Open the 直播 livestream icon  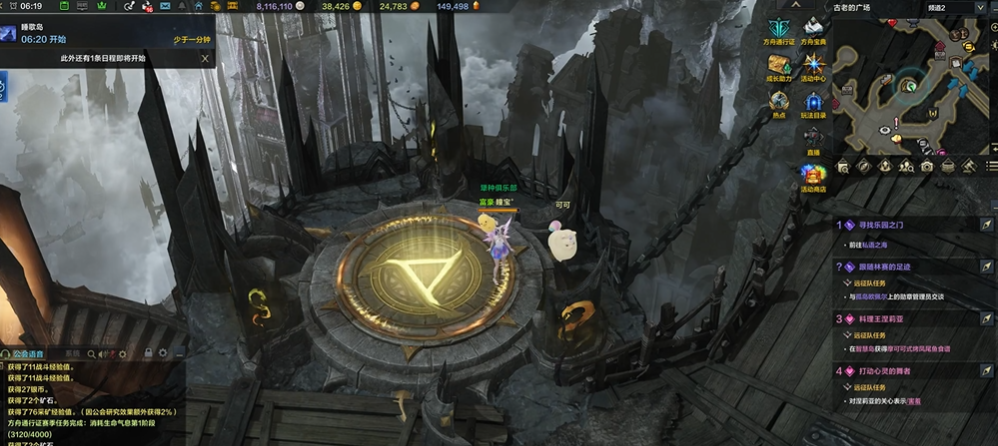(814, 139)
